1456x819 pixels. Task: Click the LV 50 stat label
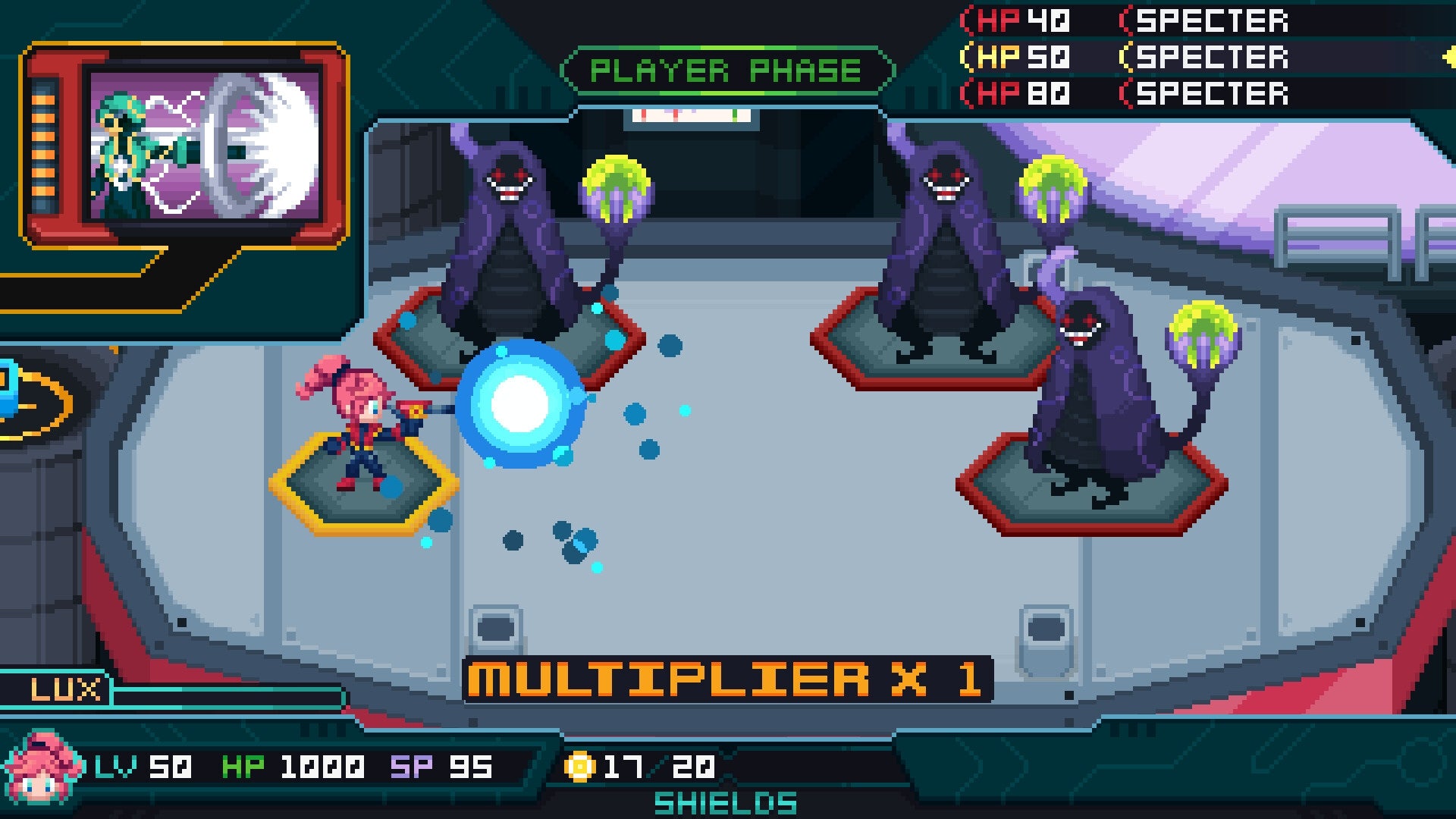pyautogui.click(x=144, y=767)
